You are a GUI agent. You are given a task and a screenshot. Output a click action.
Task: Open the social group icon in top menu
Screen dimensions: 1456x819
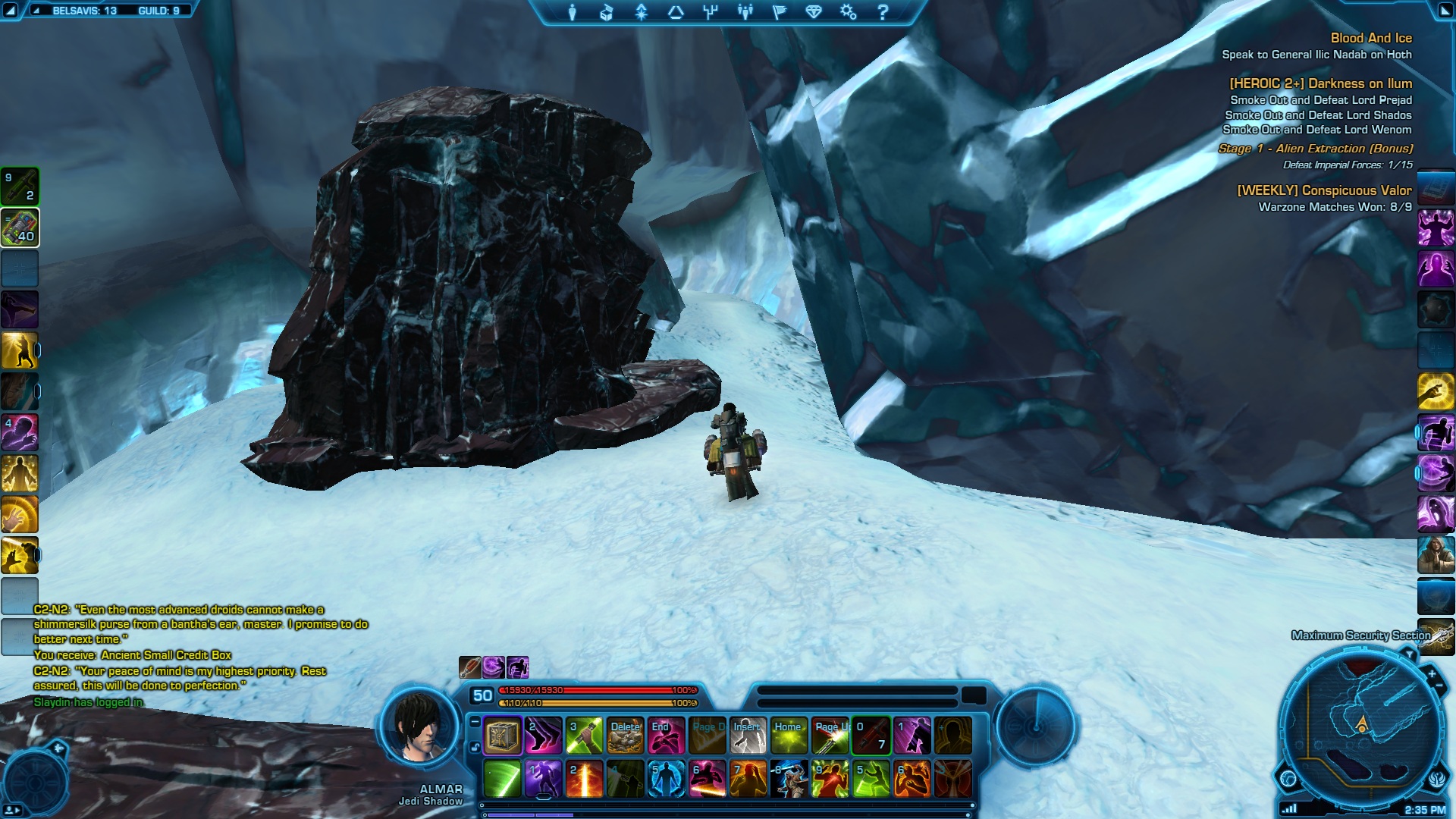(x=745, y=12)
